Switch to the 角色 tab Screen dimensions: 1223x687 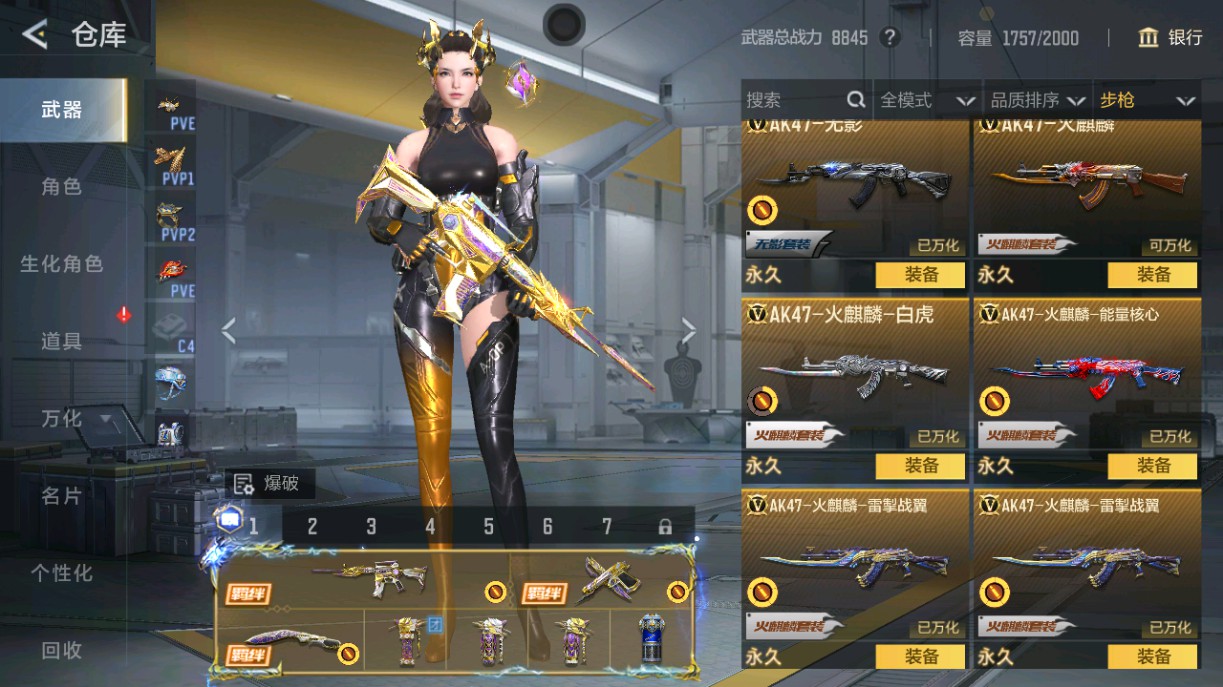pos(62,187)
